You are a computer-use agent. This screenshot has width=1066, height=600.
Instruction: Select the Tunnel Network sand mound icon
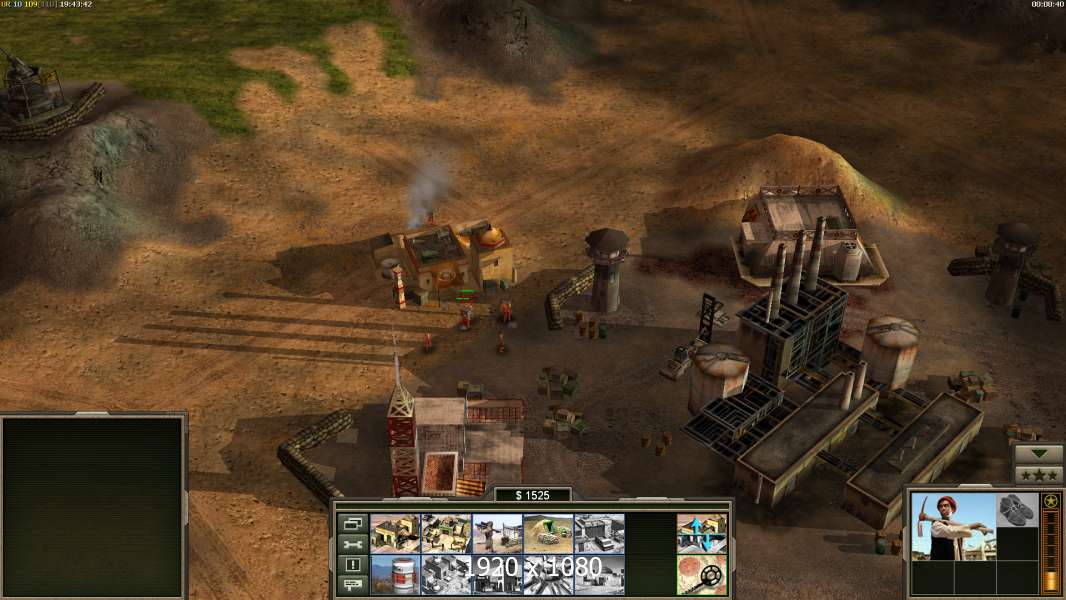(x=548, y=533)
